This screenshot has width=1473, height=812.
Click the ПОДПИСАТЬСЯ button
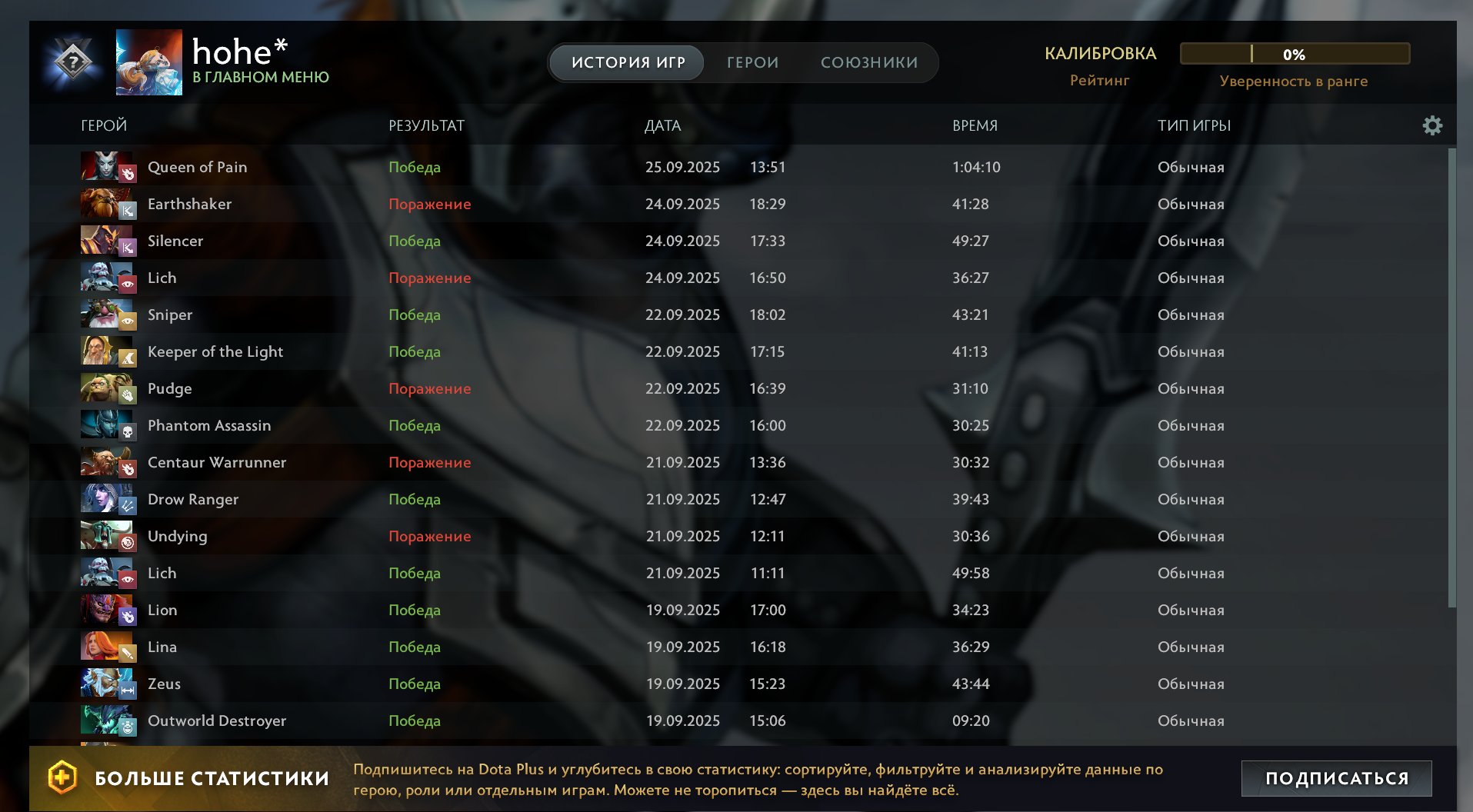1336,777
